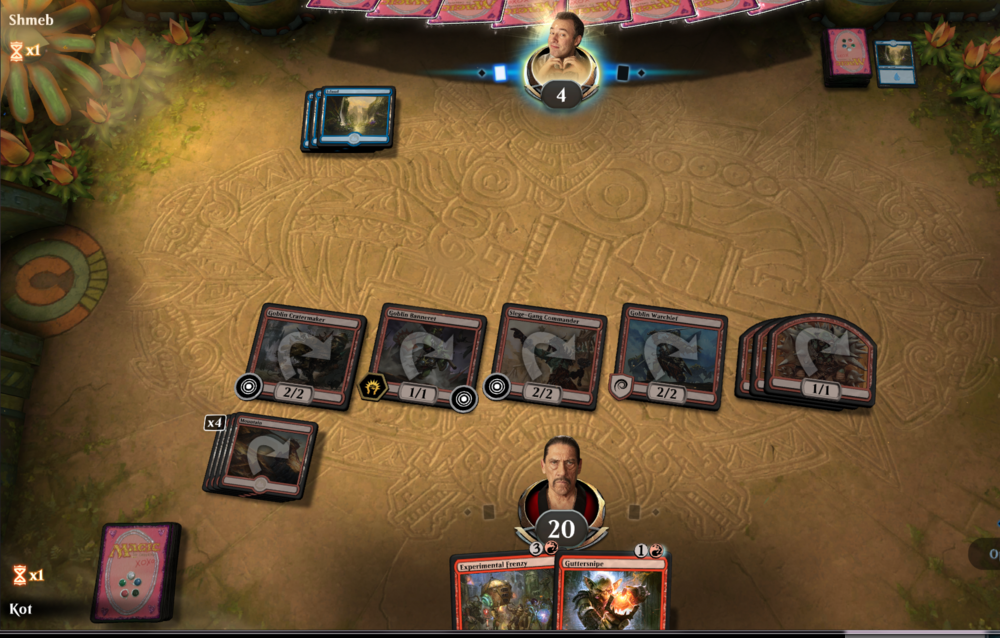Screen dimensions: 1000x638
Task: Click the tapped Mountain land stack
Action: pyautogui.click(x=264, y=457)
